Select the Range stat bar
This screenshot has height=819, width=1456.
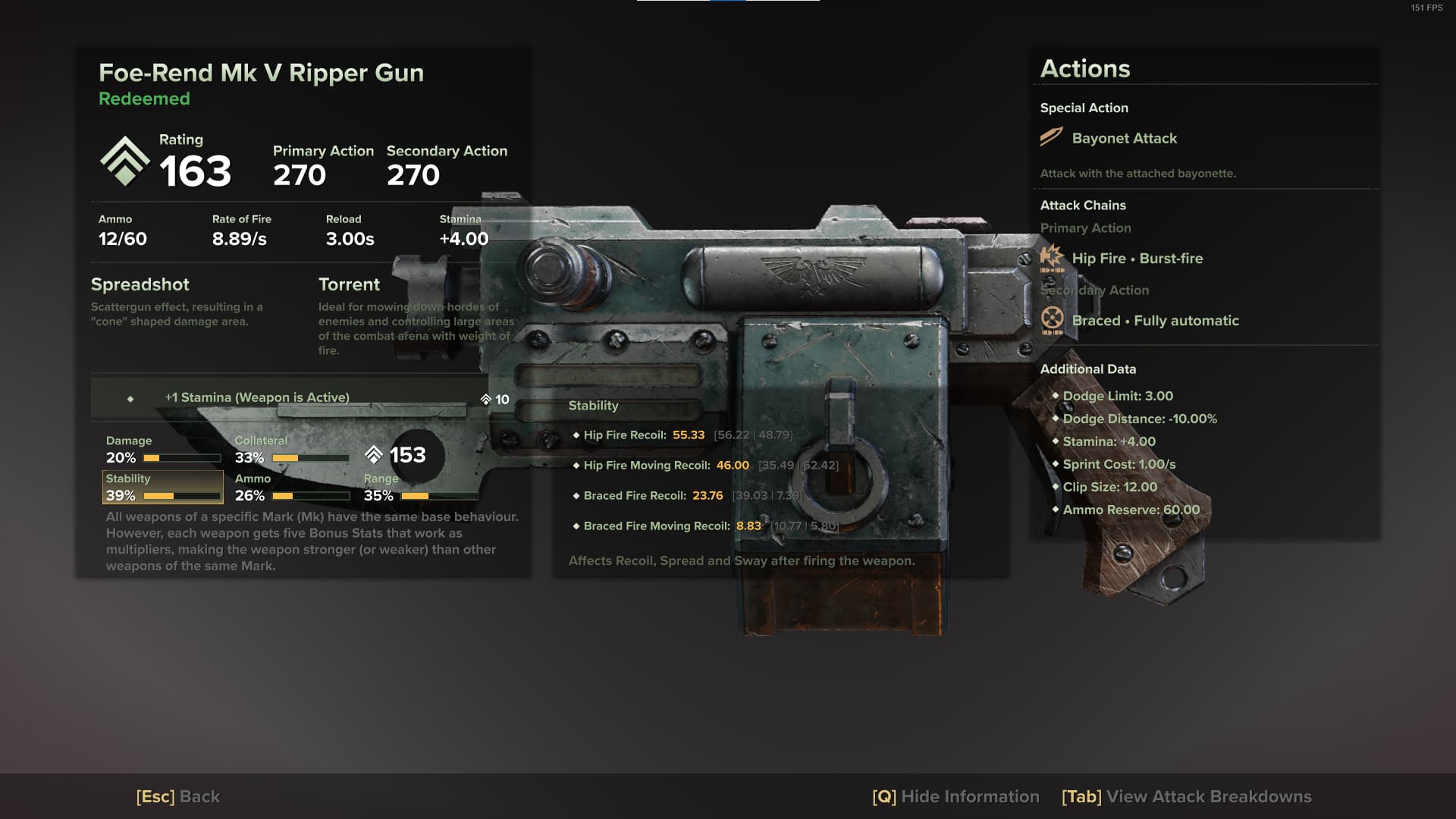pos(421,488)
